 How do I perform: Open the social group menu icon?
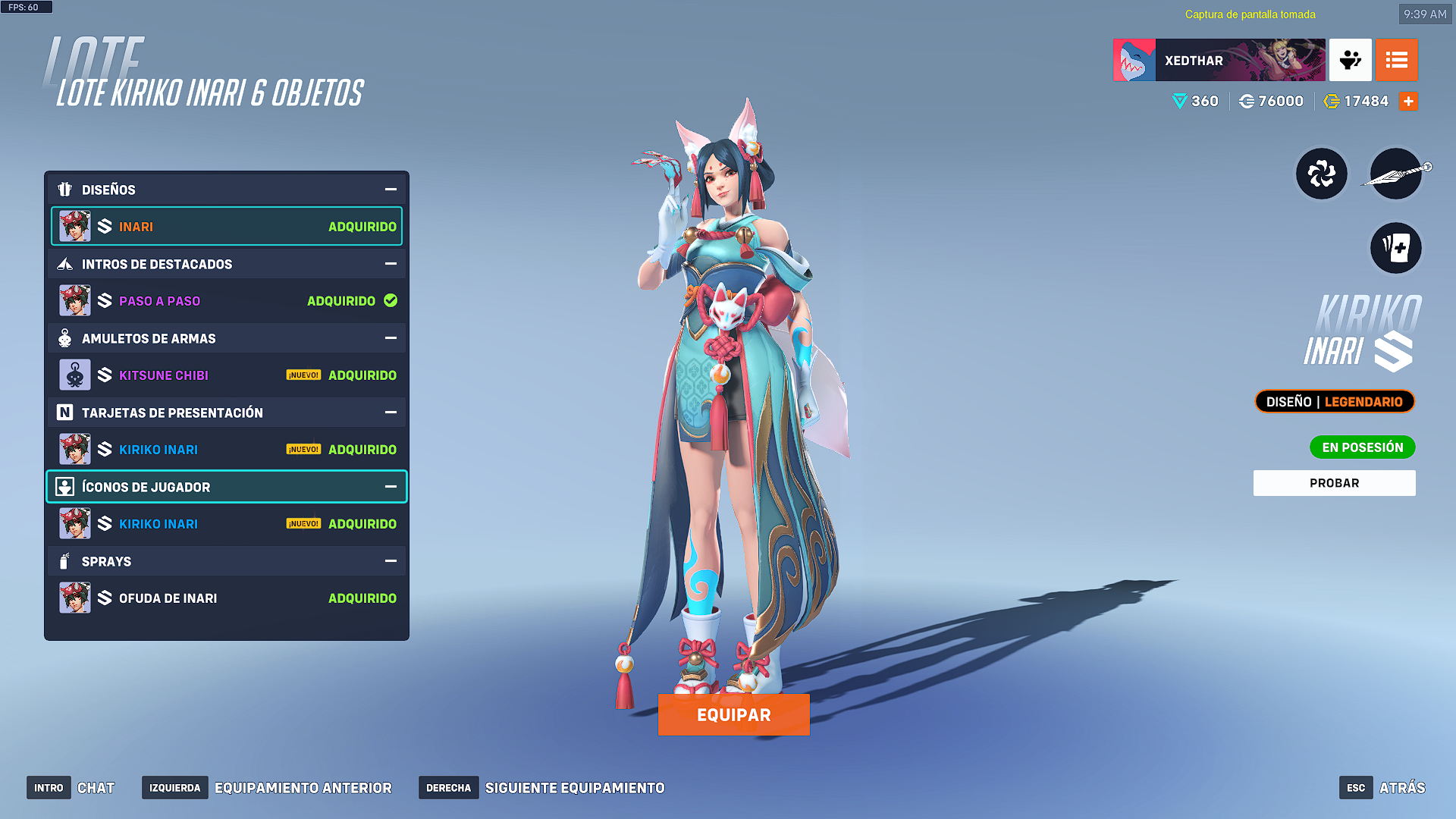[1350, 60]
